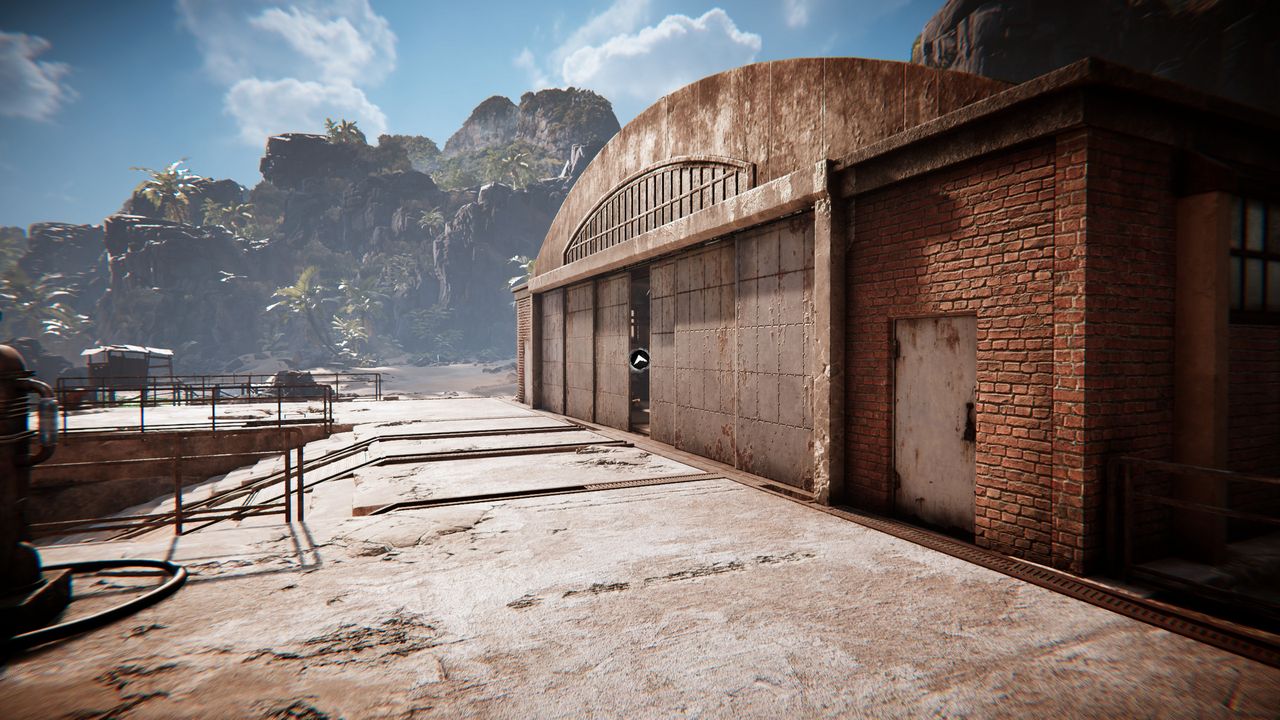Screen dimensions: 1280x720
Task: Click the circular arrow navigation marker
Action: pyautogui.click(x=640, y=359)
